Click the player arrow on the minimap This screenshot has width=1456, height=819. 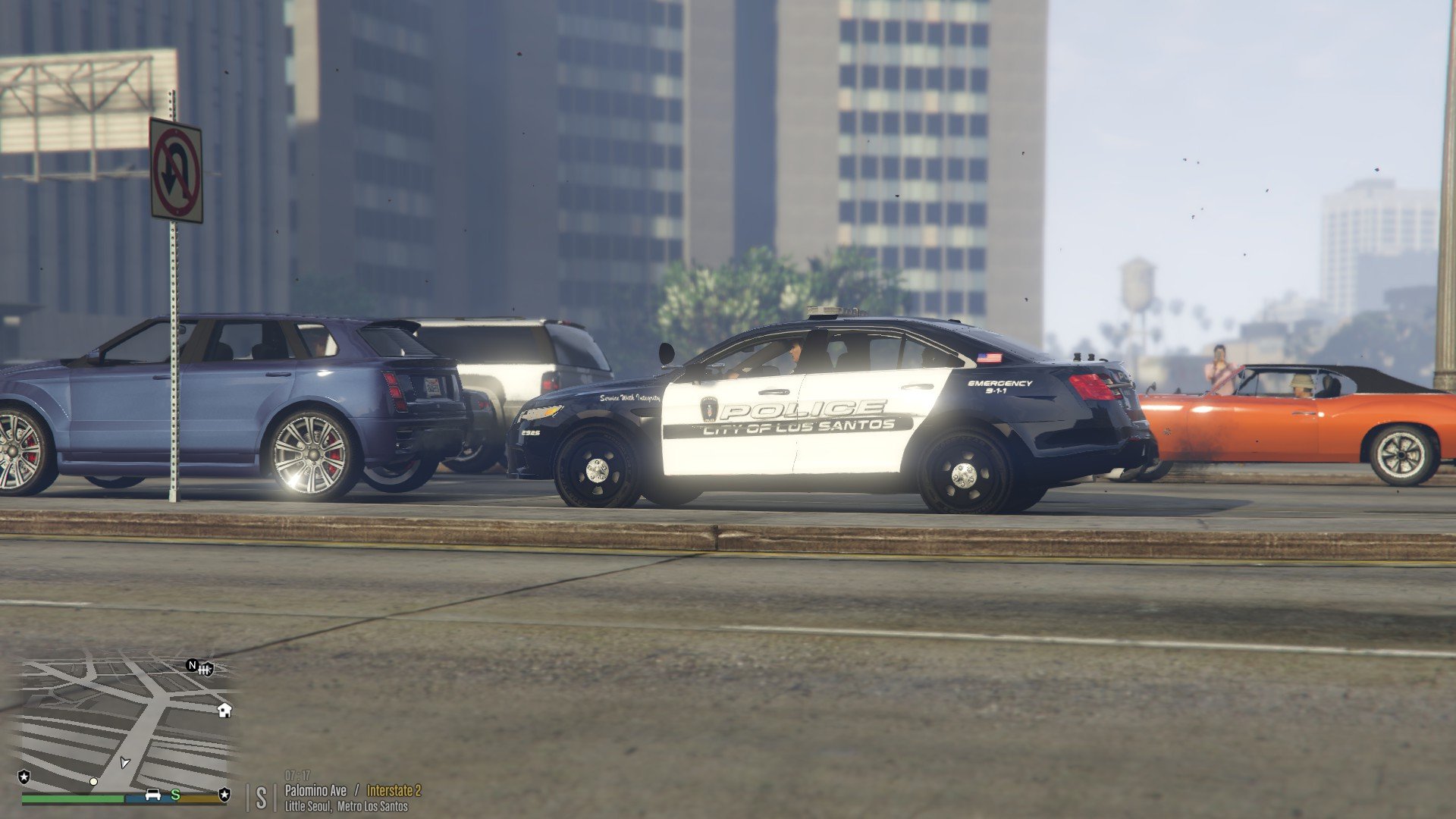[125, 761]
